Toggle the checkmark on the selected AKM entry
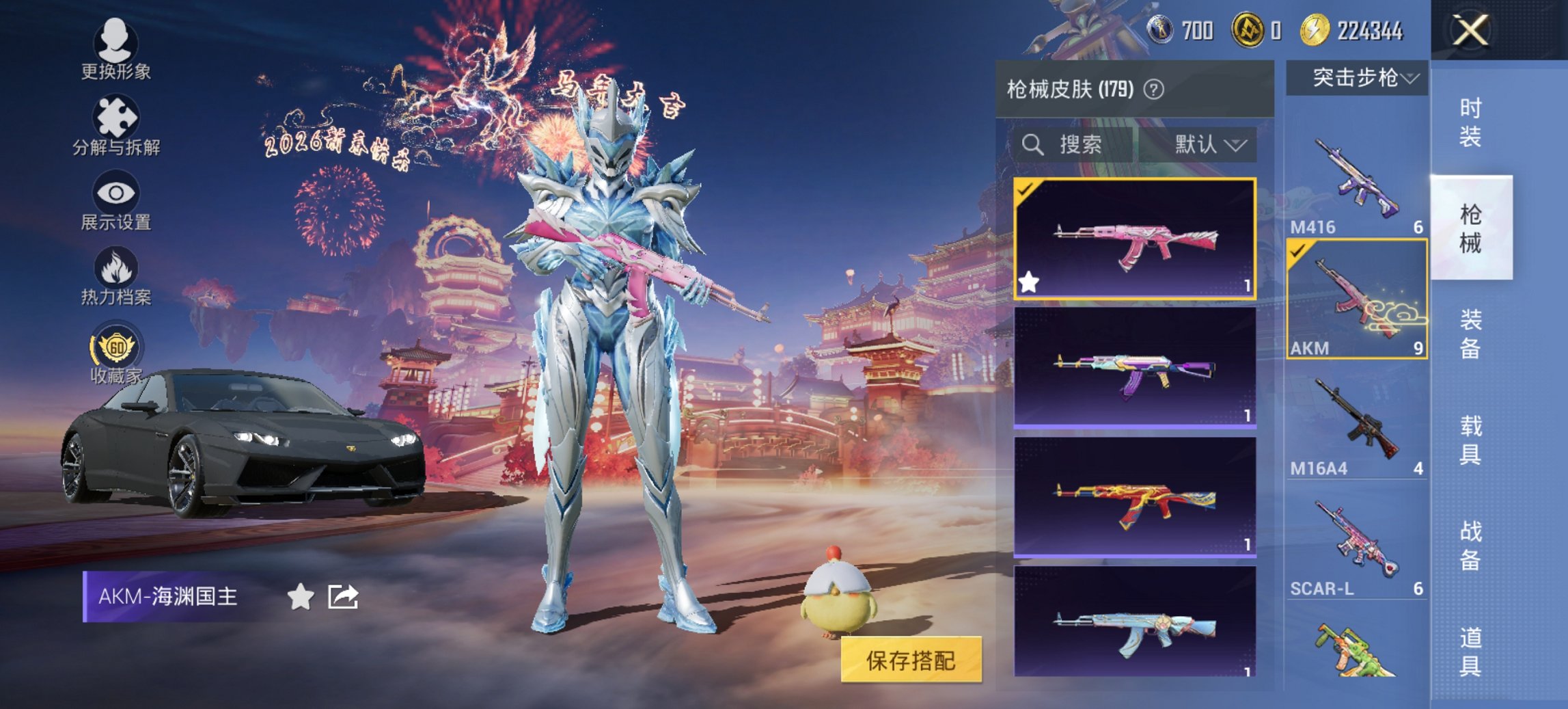This screenshot has width=1568, height=709. tap(1298, 252)
